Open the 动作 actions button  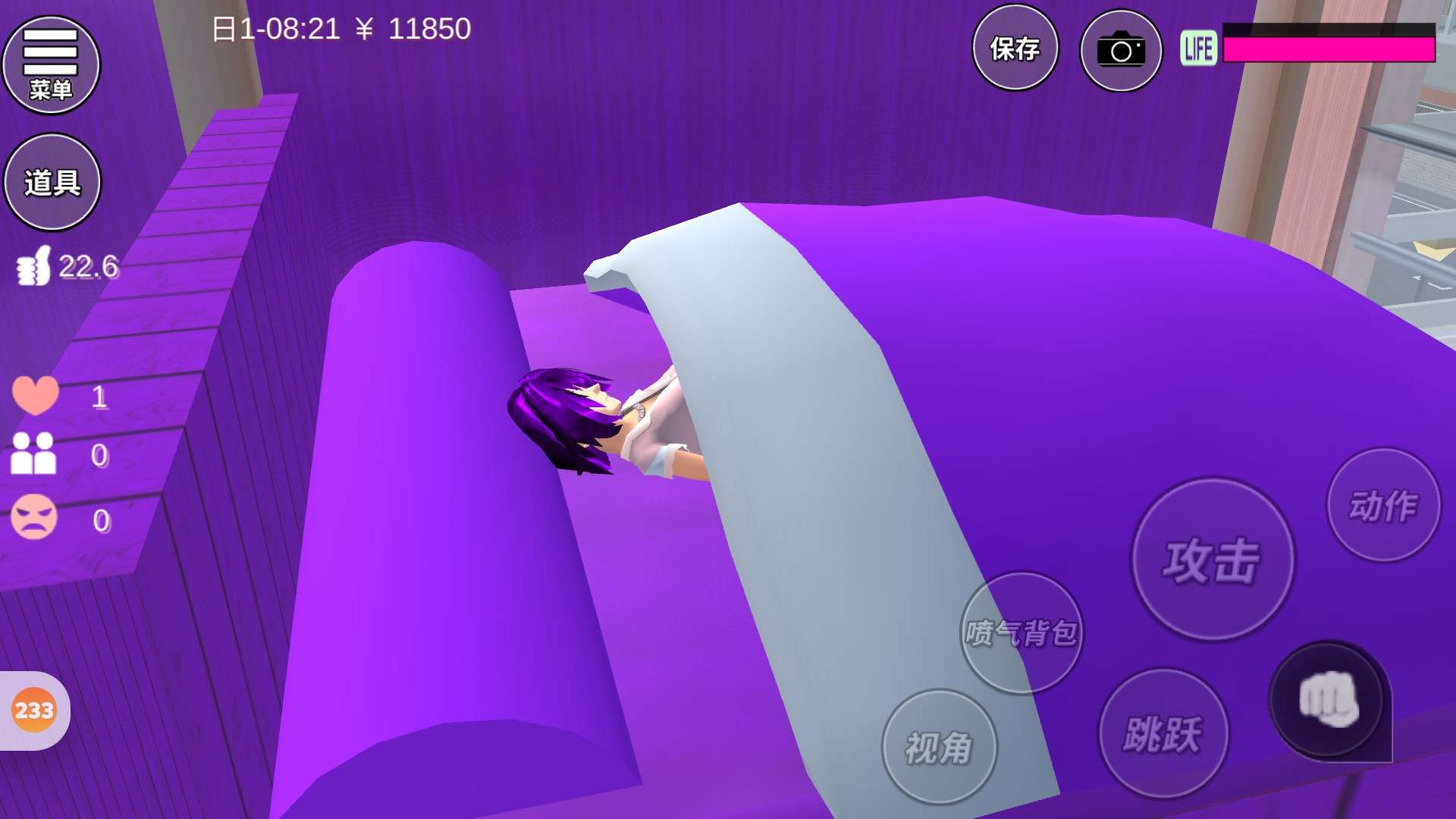pyautogui.click(x=1383, y=506)
